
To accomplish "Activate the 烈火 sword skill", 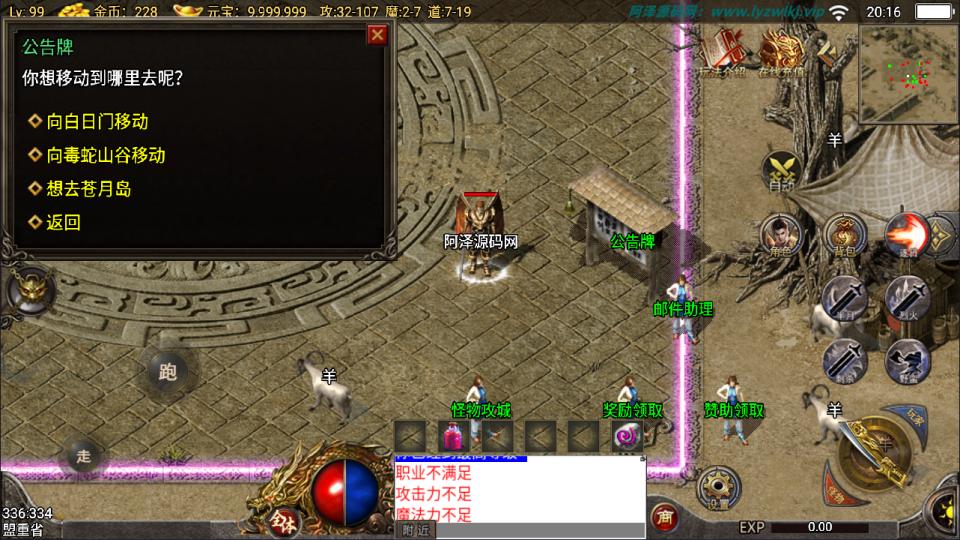I will 906,297.
